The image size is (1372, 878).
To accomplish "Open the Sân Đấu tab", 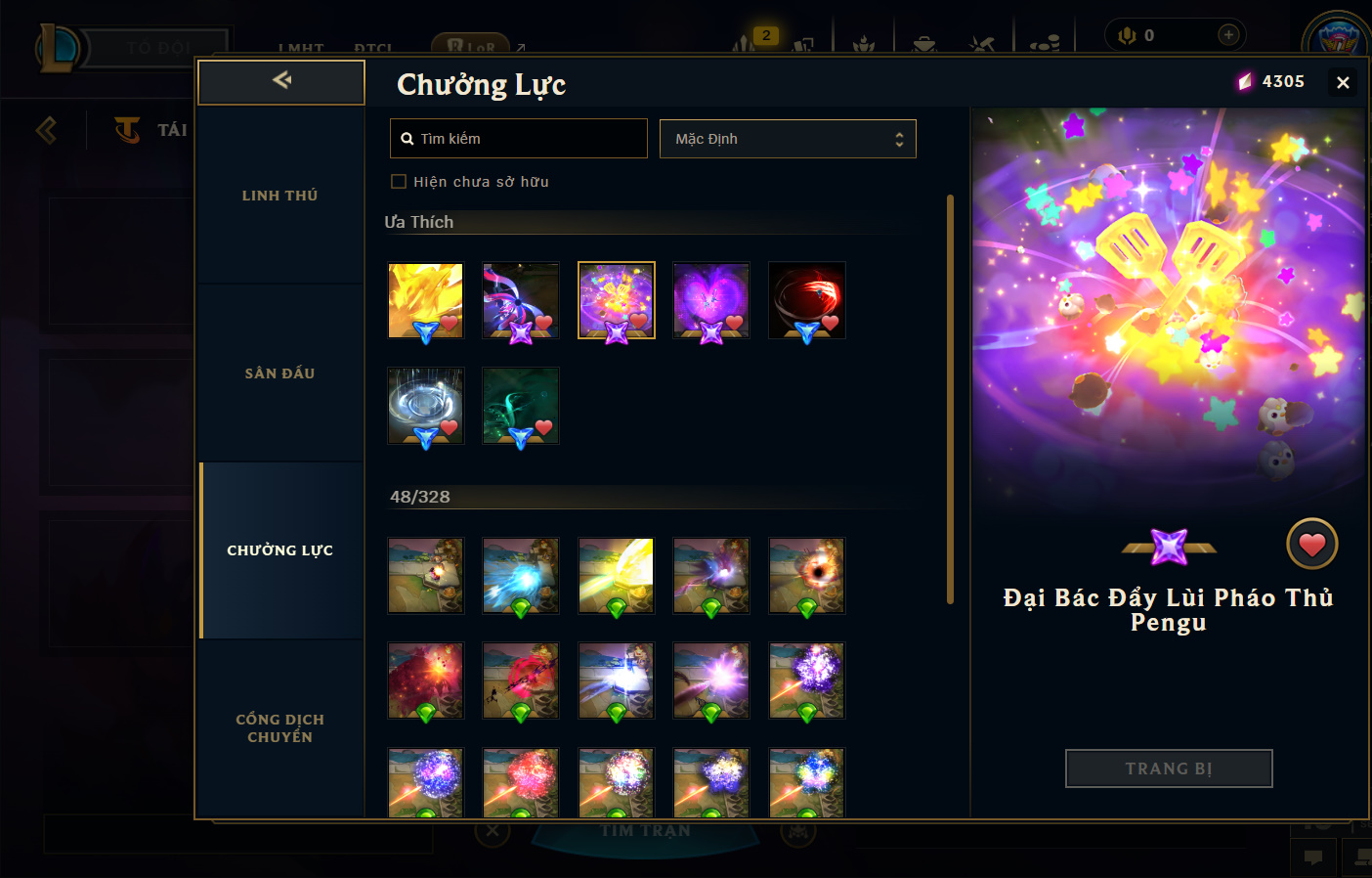I will pyautogui.click(x=280, y=373).
